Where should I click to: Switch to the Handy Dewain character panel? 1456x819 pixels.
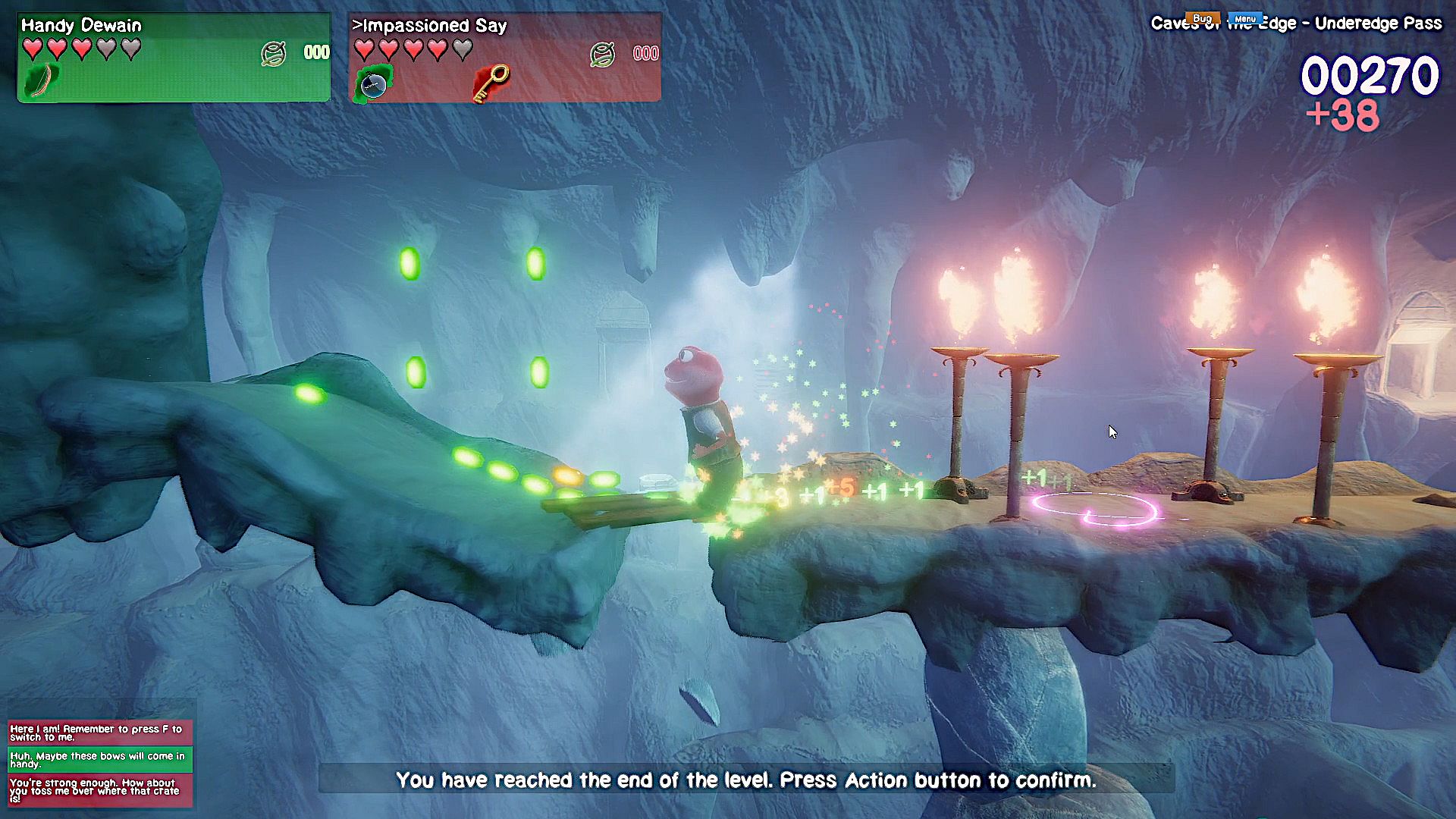click(174, 57)
